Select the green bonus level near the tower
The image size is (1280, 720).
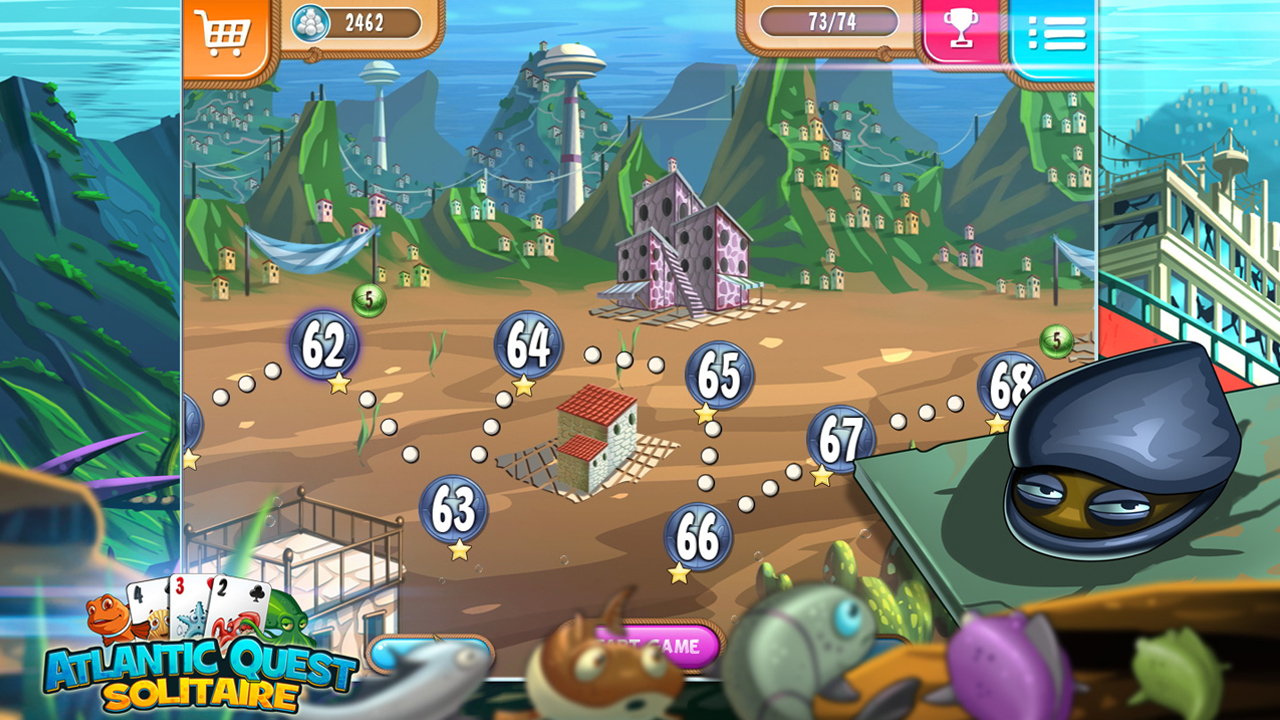pyautogui.click(x=367, y=297)
